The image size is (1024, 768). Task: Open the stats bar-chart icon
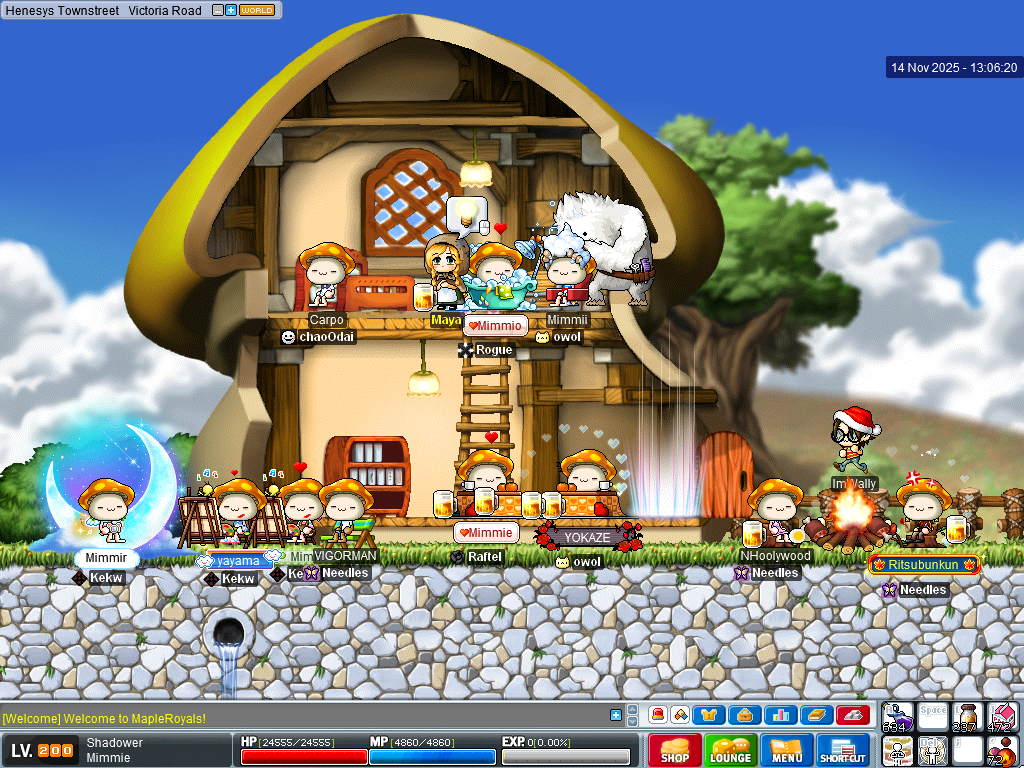pyautogui.click(x=780, y=715)
